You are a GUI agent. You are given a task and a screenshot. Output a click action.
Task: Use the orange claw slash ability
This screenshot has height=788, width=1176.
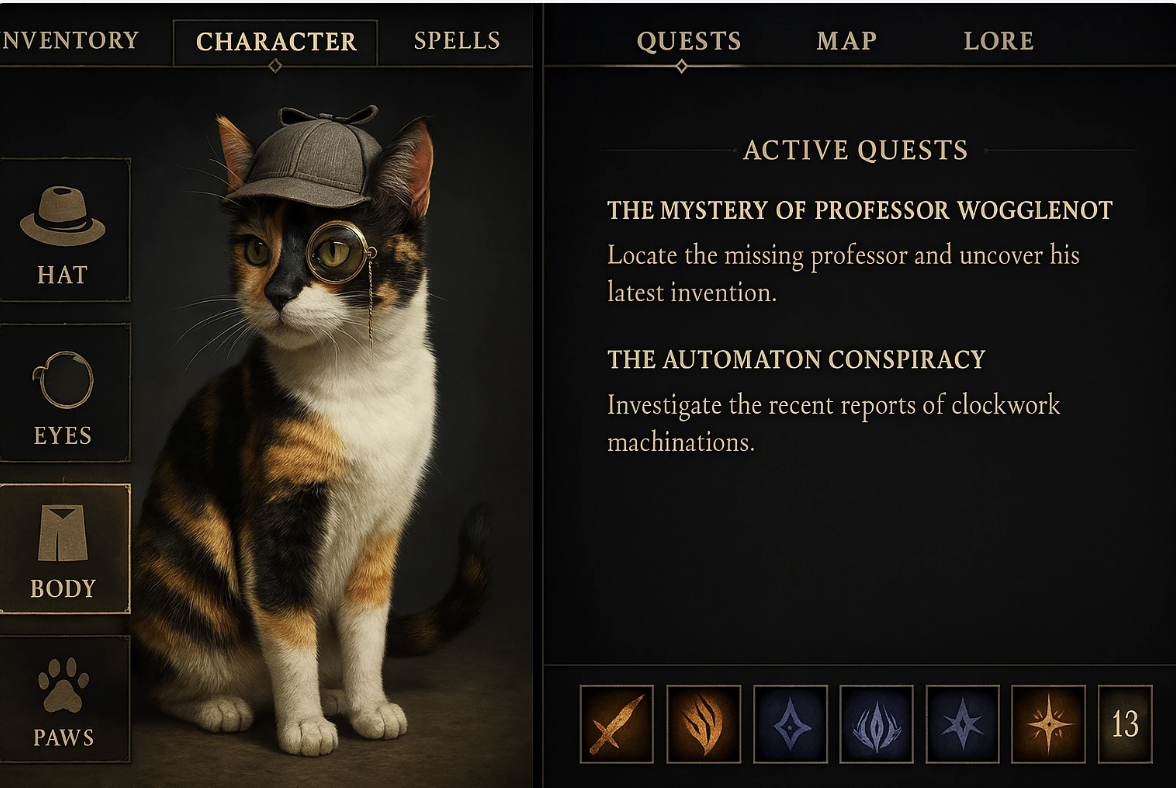click(x=703, y=723)
